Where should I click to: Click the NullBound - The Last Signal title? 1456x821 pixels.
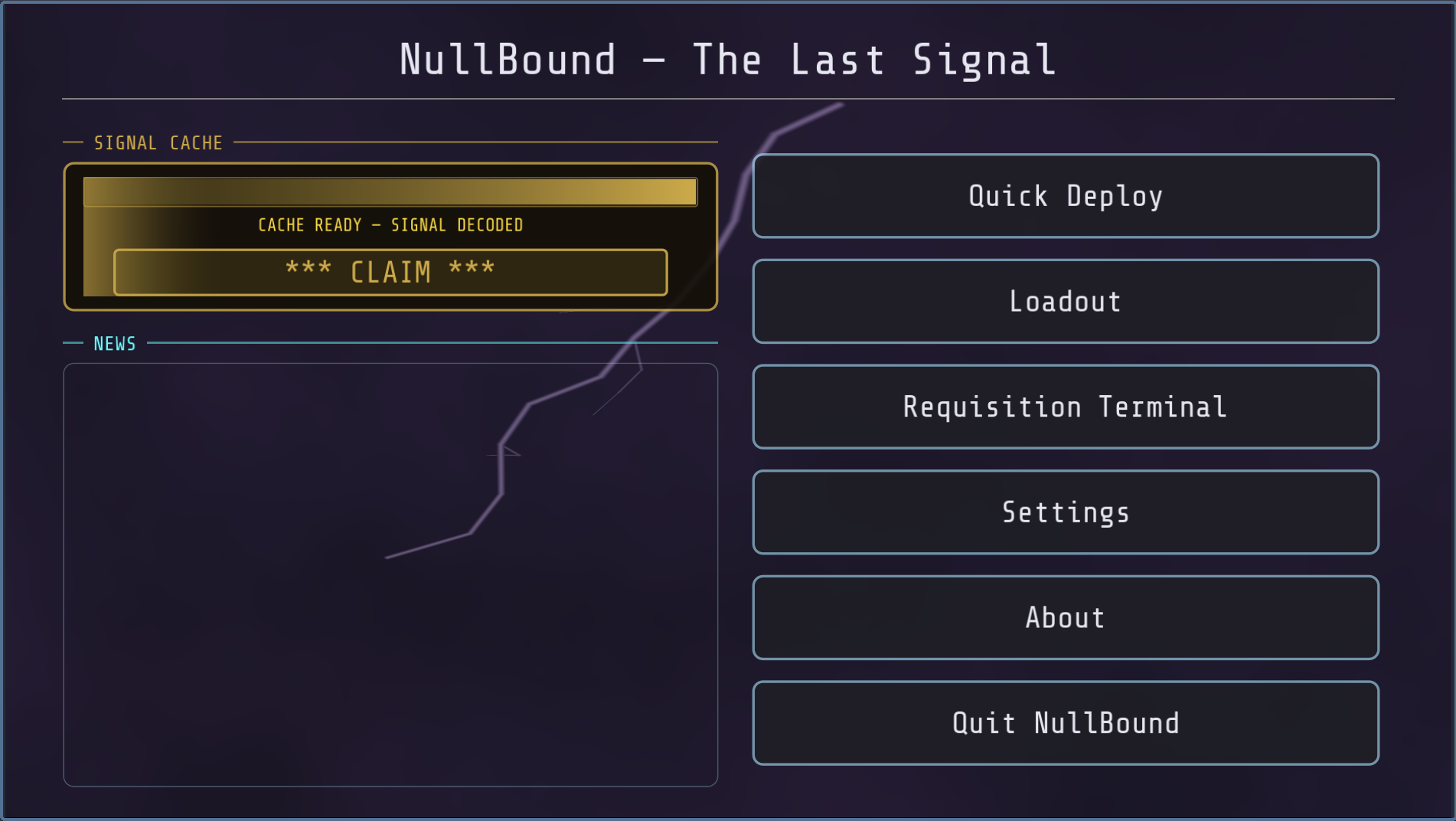coord(727,59)
